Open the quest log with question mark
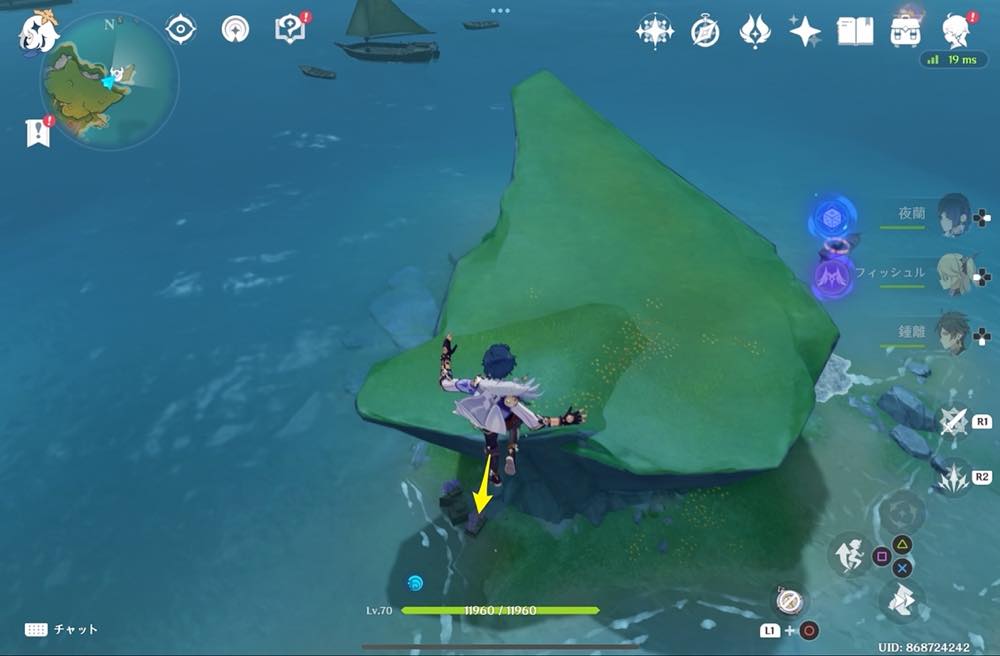Image resolution: width=1000 pixels, height=656 pixels. (290, 30)
